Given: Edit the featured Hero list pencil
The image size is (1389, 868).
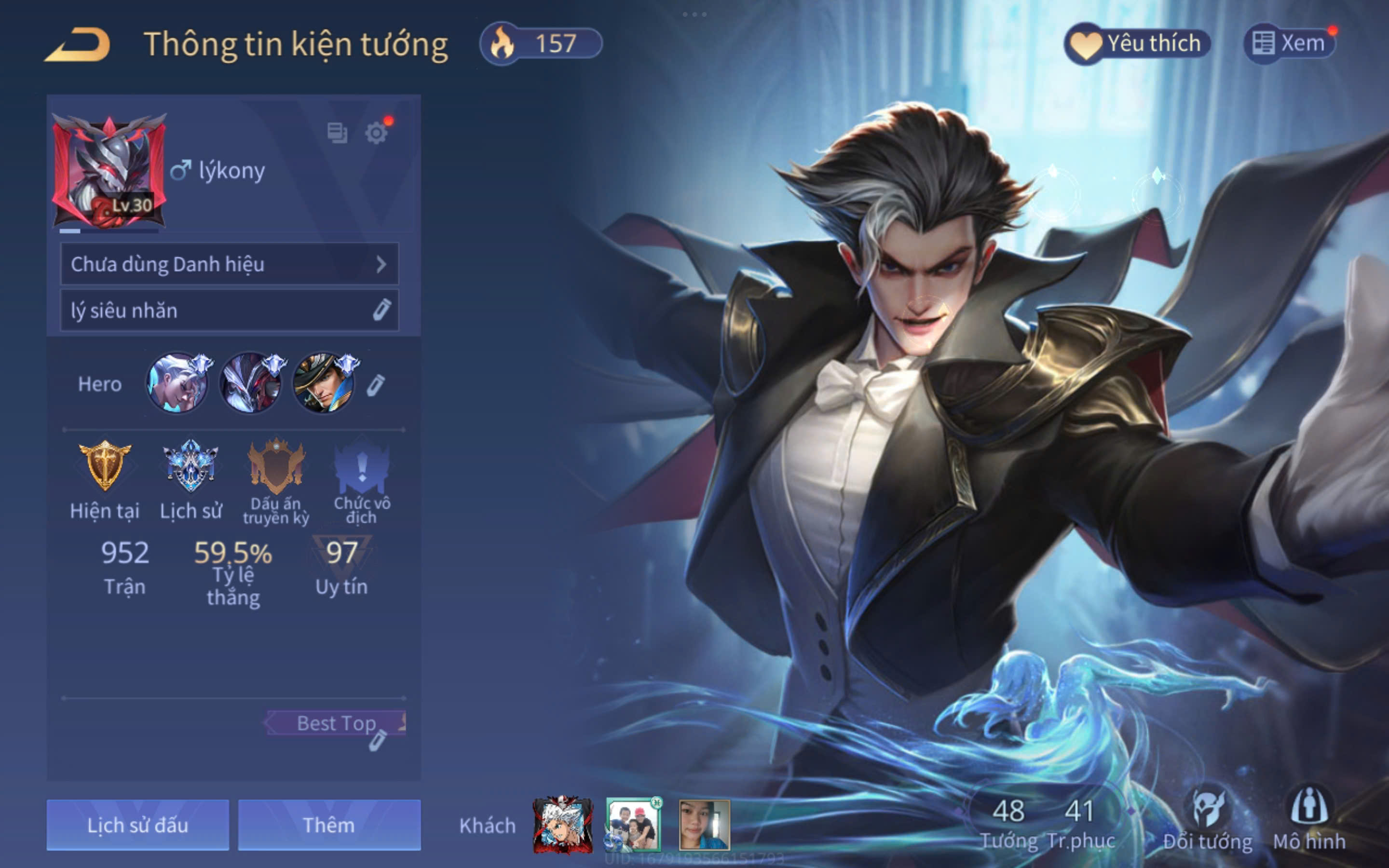Looking at the screenshot, I should tap(375, 385).
